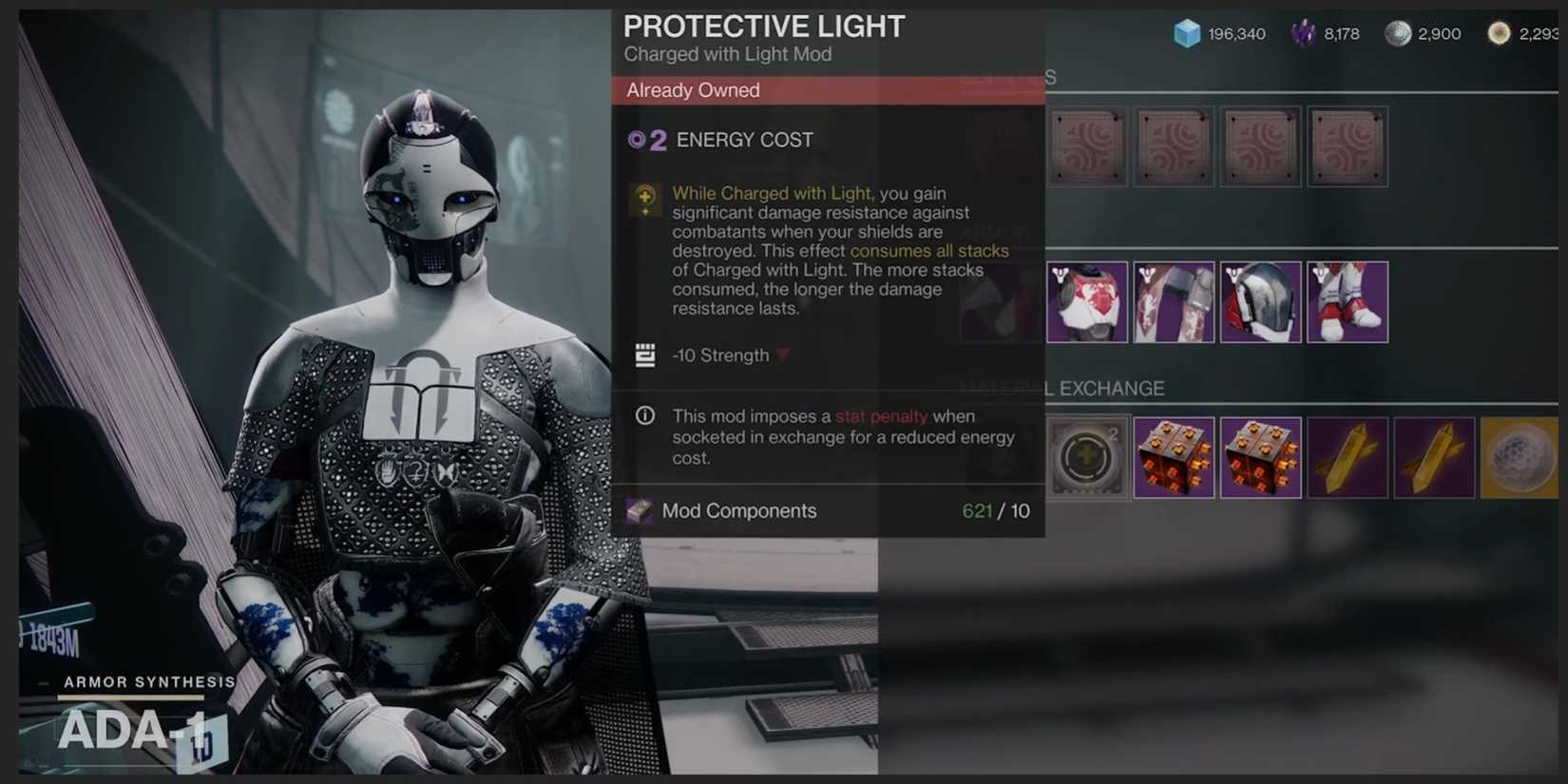Select the fourth red mod tile
The height and width of the screenshot is (784, 1568).
pyautogui.click(x=1348, y=145)
